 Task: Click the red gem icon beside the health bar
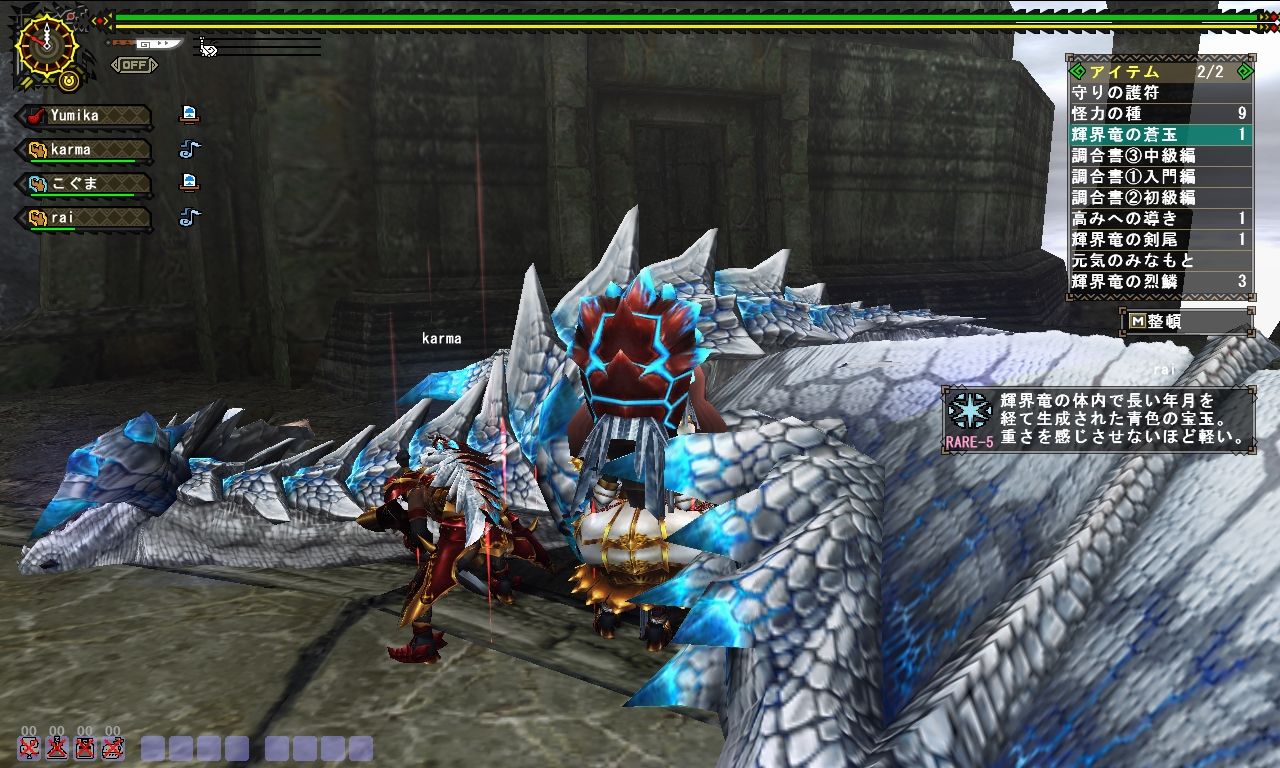pyautogui.click(x=100, y=20)
